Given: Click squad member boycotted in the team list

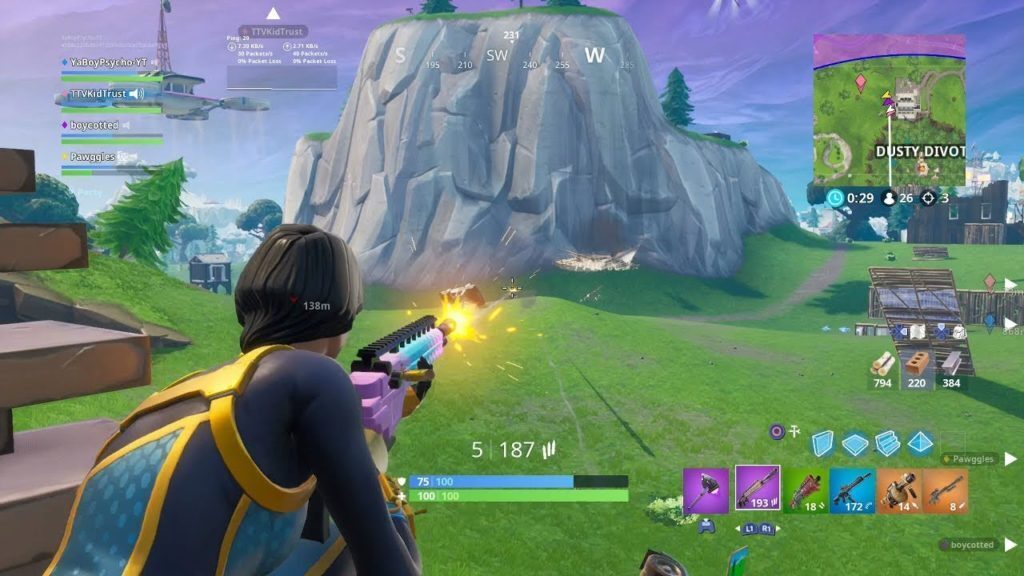Looking at the screenshot, I should [x=94, y=125].
